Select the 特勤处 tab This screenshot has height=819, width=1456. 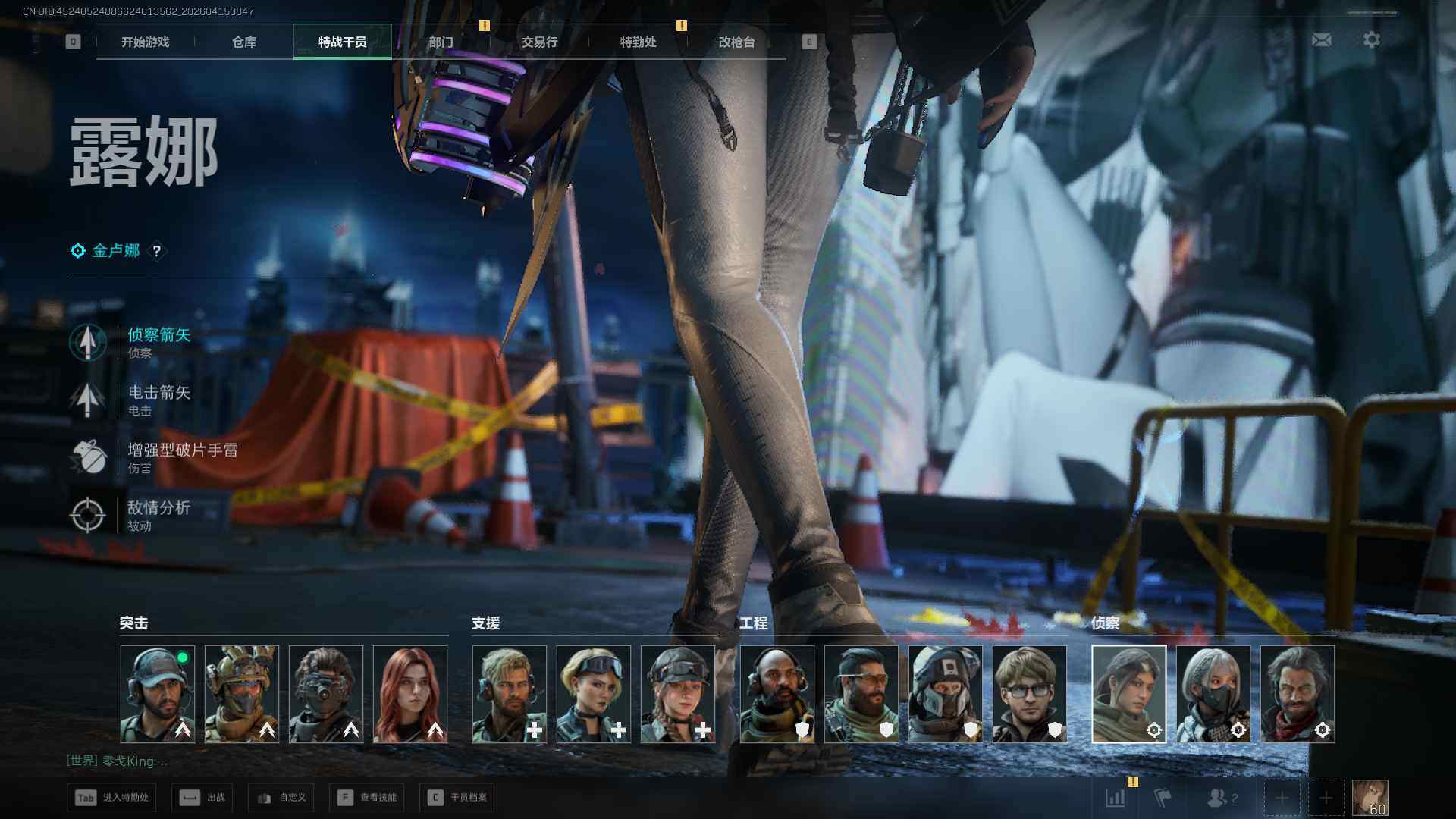tap(638, 42)
